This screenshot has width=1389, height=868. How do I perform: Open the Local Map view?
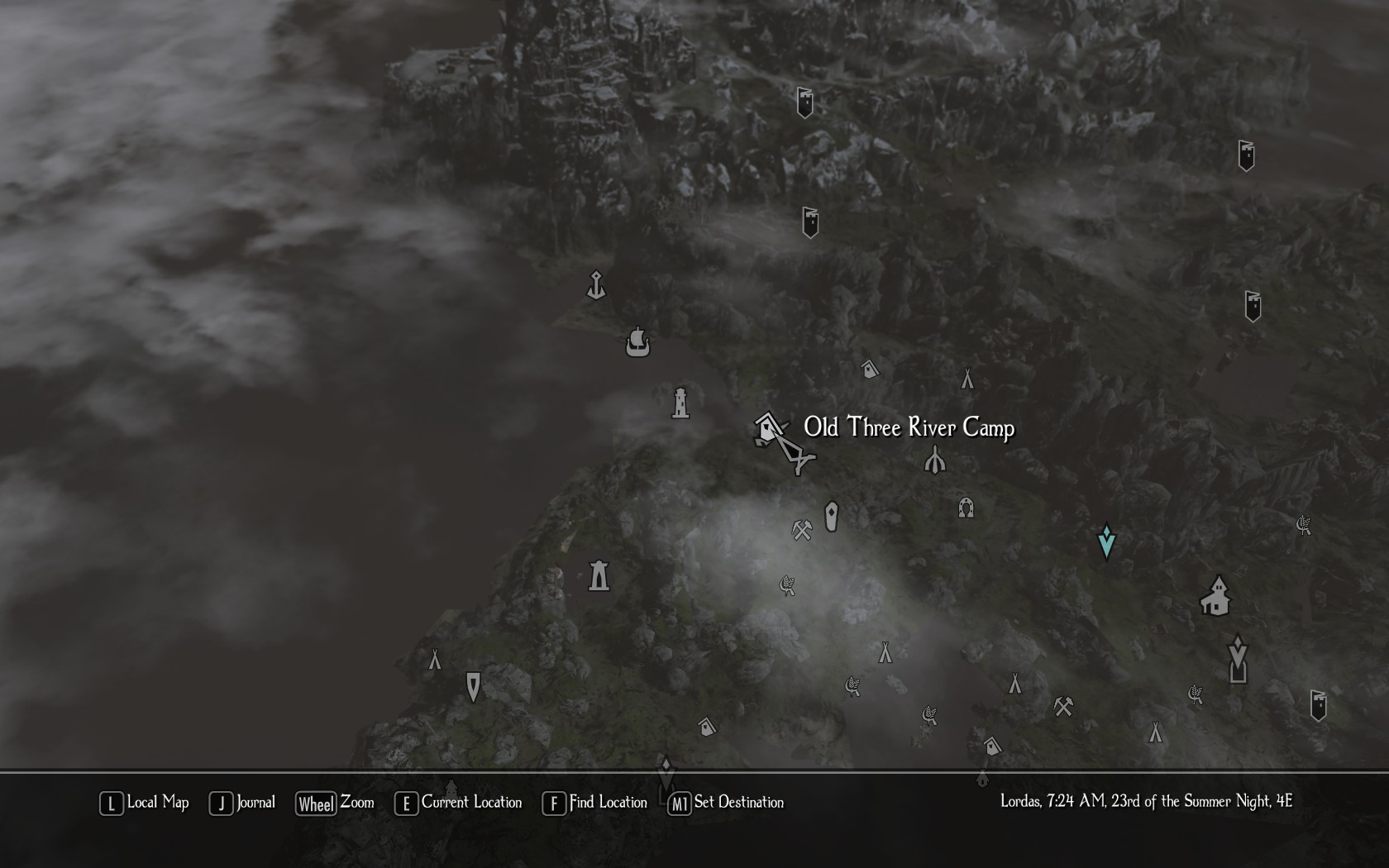tap(145, 803)
